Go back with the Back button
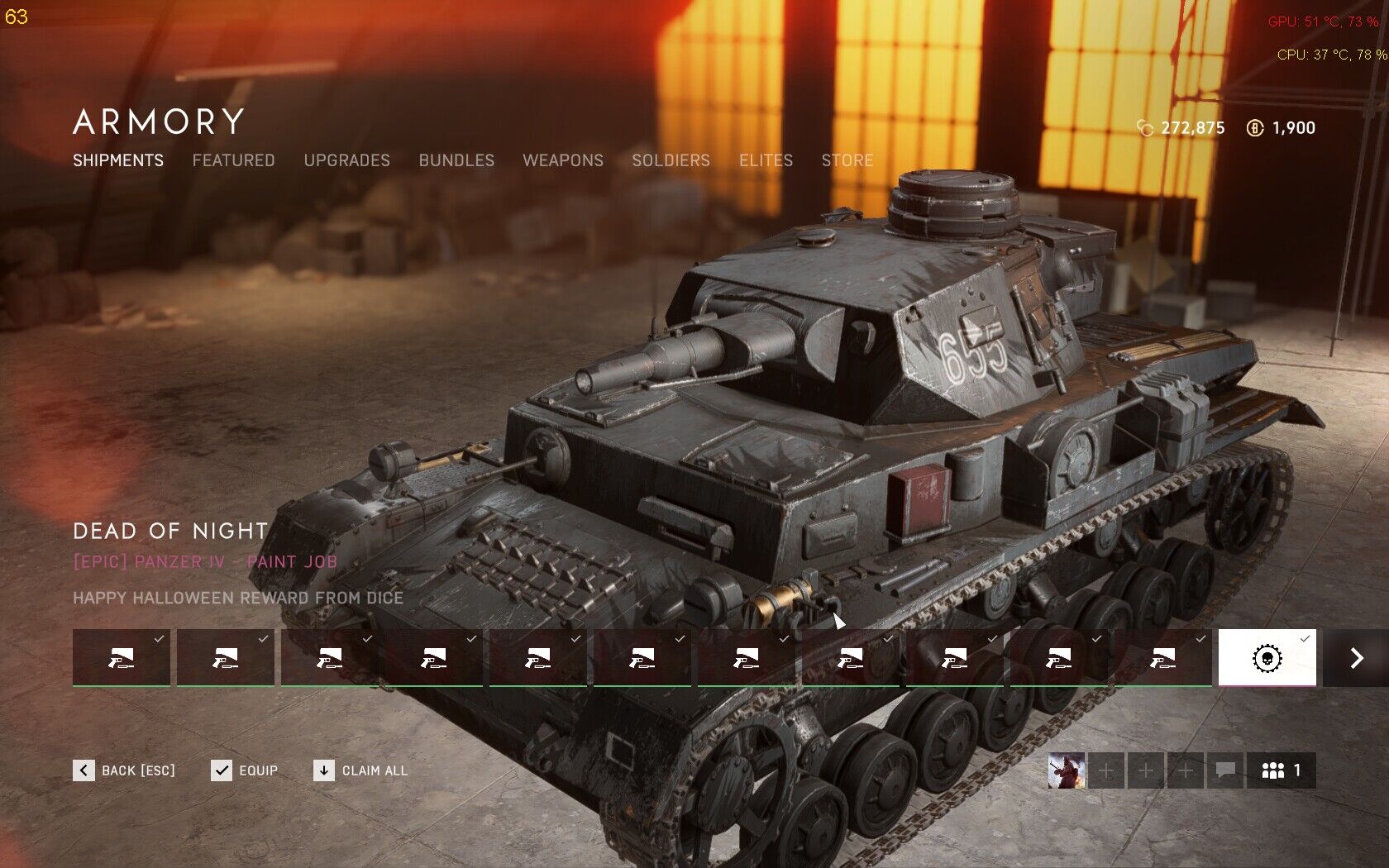The width and height of the screenshot is (1389, 868). [124, 770]
